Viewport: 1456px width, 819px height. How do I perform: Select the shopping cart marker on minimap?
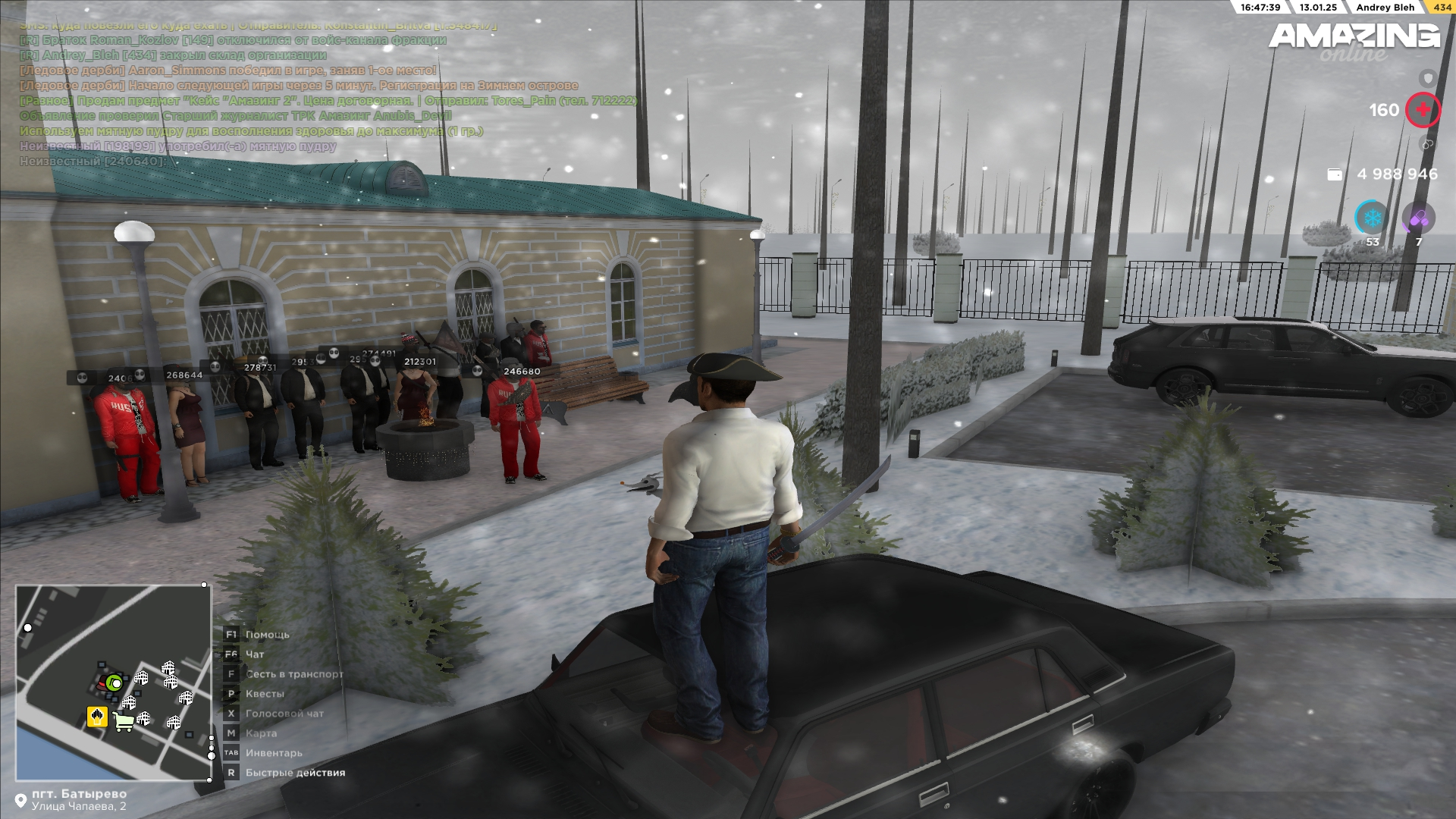(124, 721)
